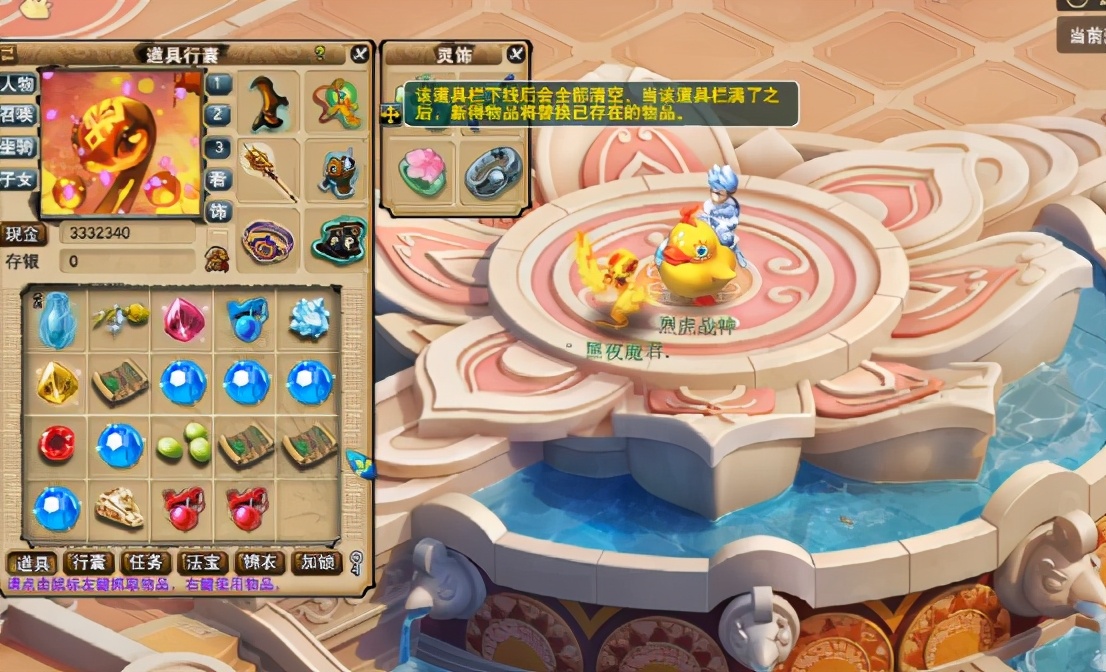Select the pink gemstone in the inventory

[x=183, y=318]
